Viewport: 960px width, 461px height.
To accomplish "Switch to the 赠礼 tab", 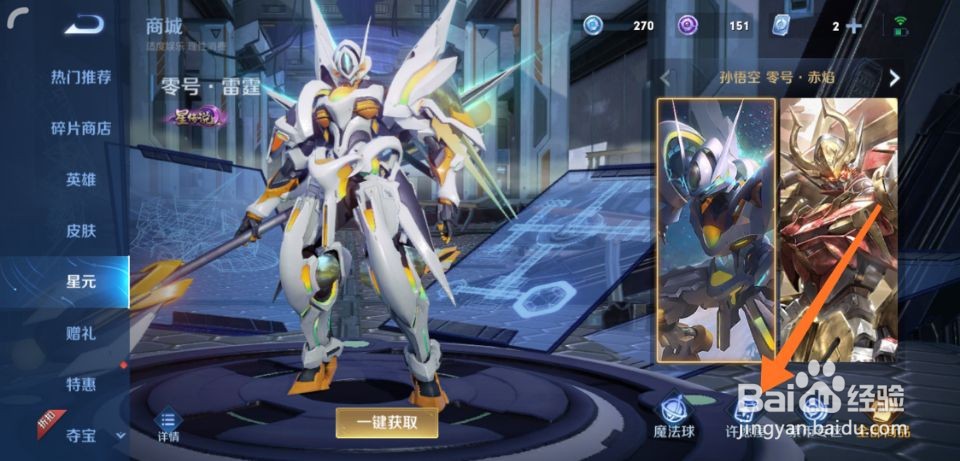I will [81, 333].
